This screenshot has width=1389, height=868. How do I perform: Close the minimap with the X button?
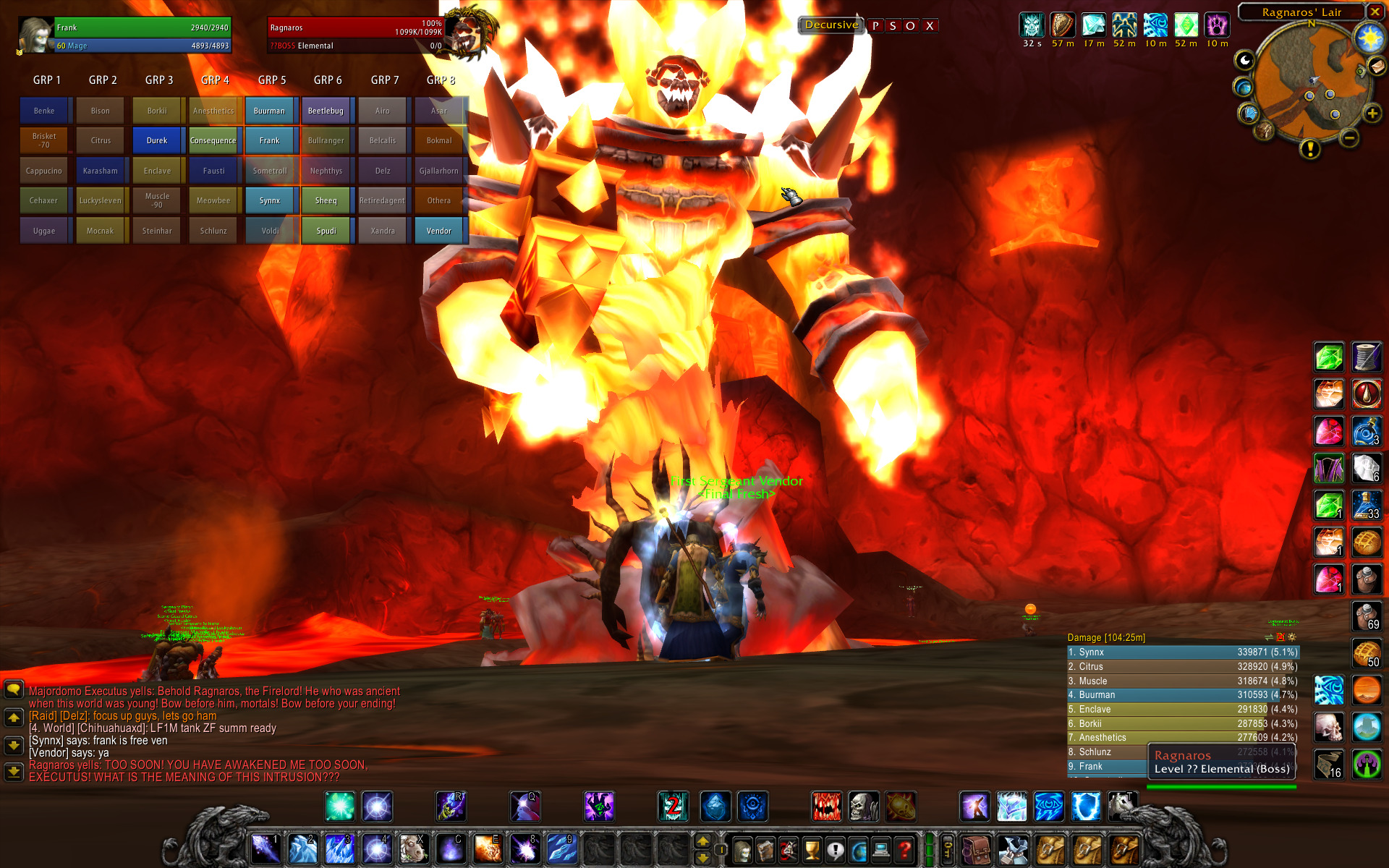[1375, 12]
